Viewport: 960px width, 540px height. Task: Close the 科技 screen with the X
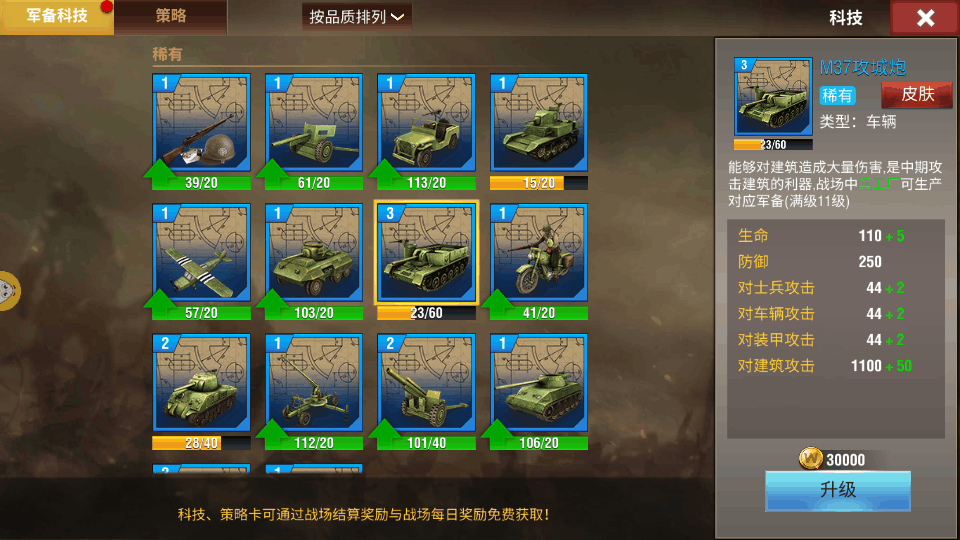click(924, 18)
